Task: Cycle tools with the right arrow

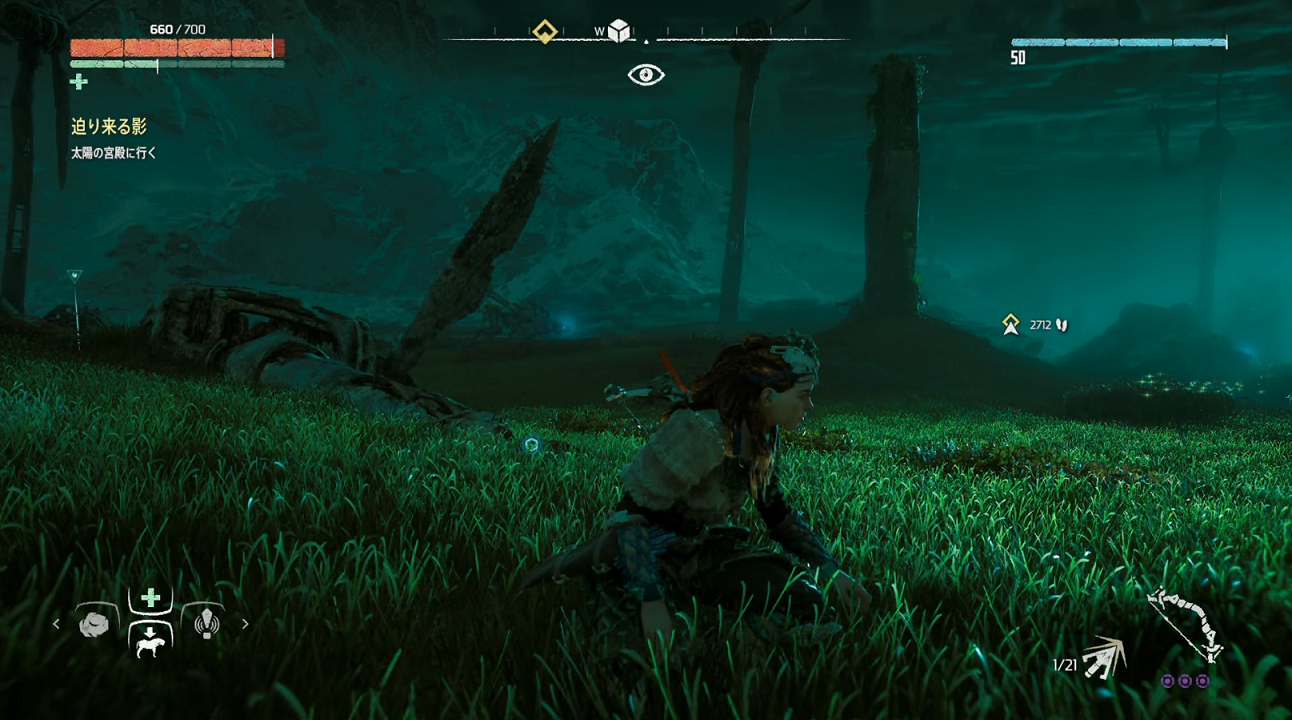Action: coord(245,624)
